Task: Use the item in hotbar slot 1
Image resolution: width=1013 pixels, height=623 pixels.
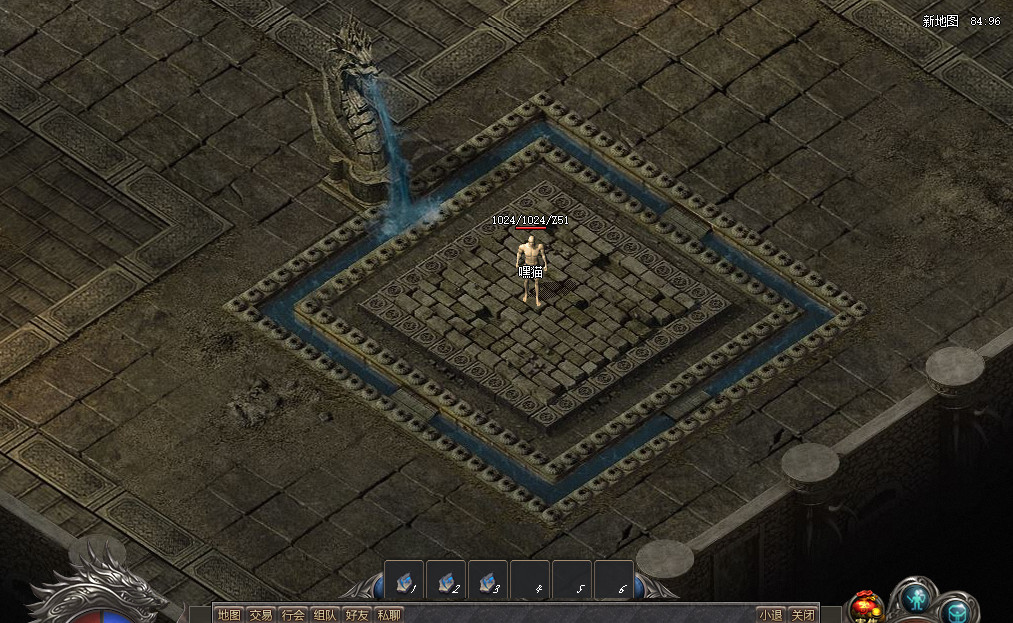Action: [404, 580]
